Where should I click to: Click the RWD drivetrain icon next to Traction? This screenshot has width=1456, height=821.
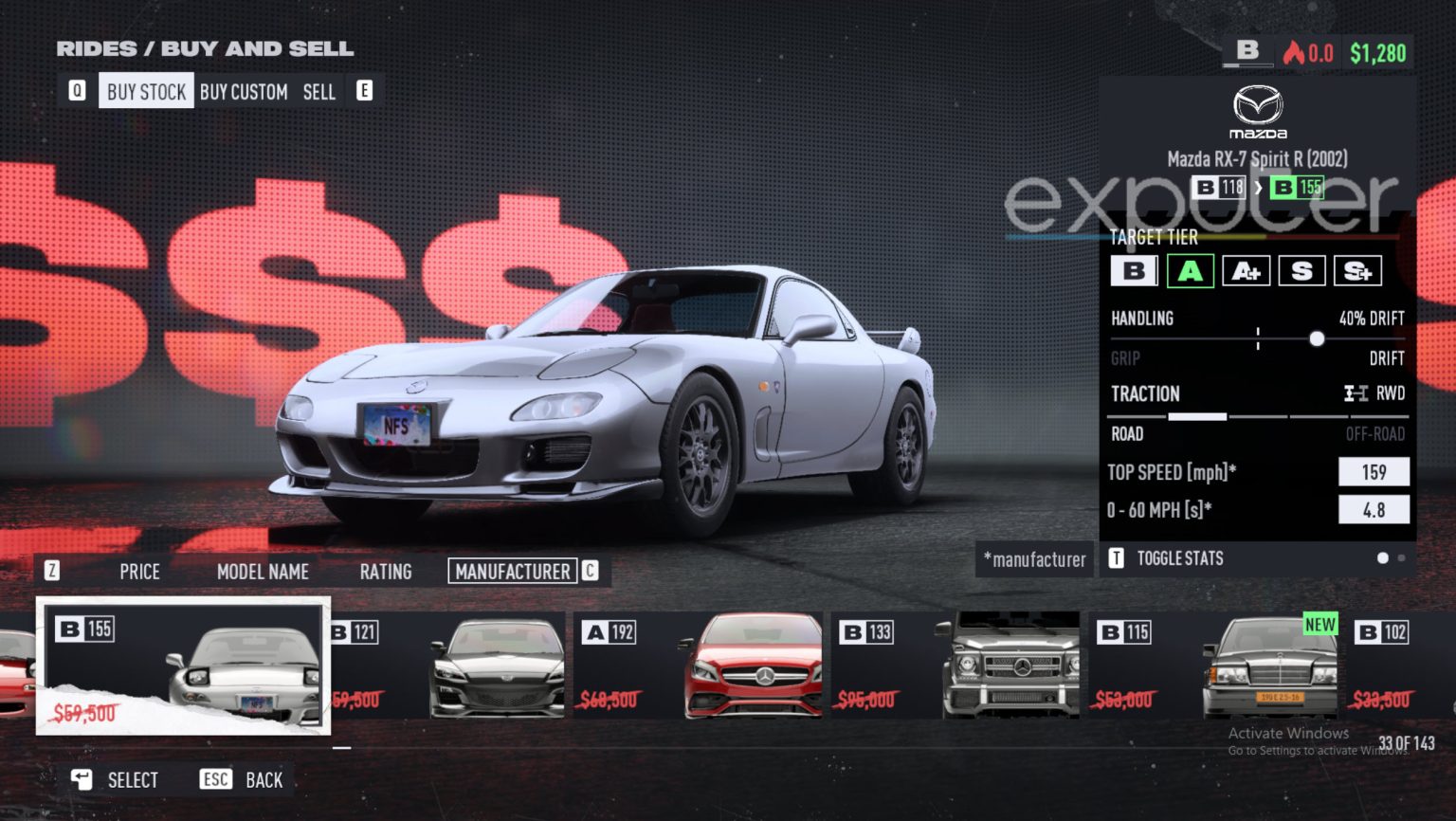[x=1357, y=393]
